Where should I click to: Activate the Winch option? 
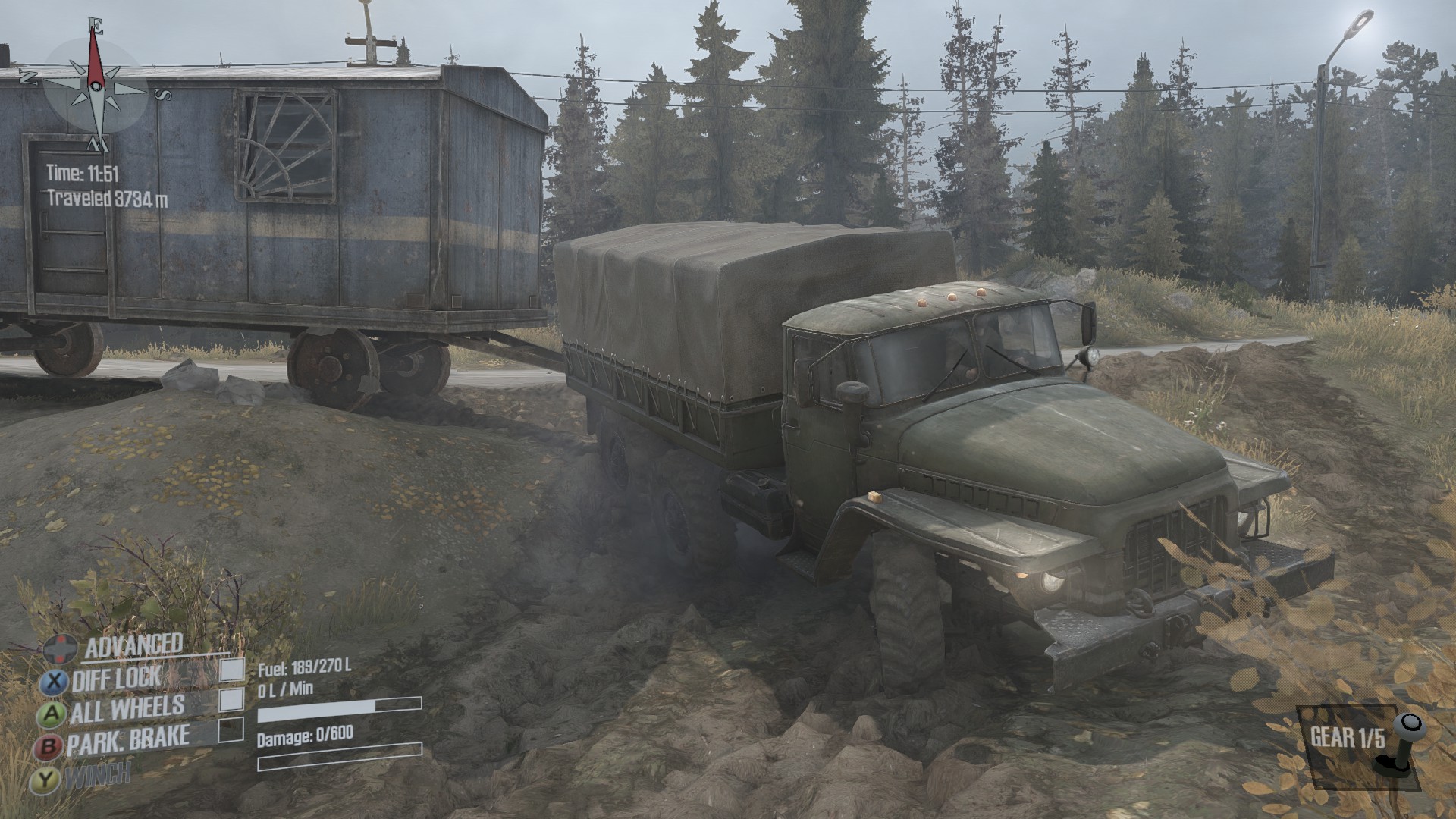pos(97,775)
